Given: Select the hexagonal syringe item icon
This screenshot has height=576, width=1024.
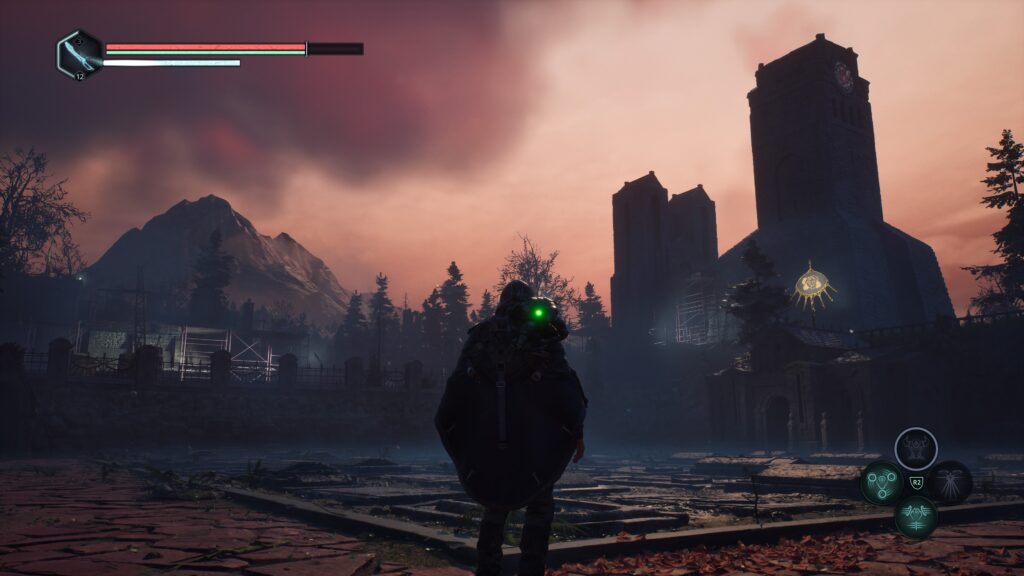Looking at the screenshot, I should pos(79,53).
